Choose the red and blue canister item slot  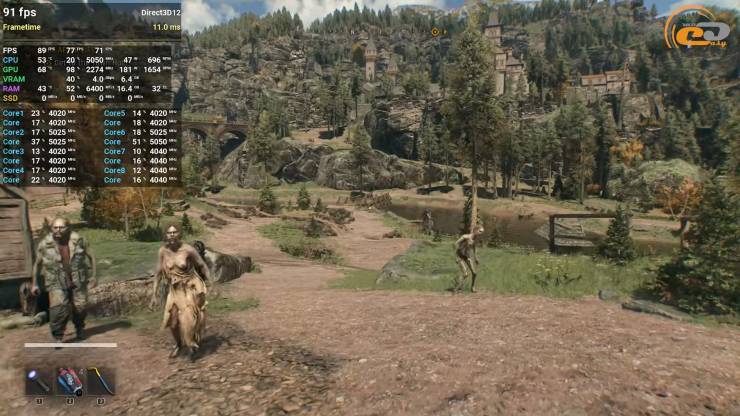[70, 381]
